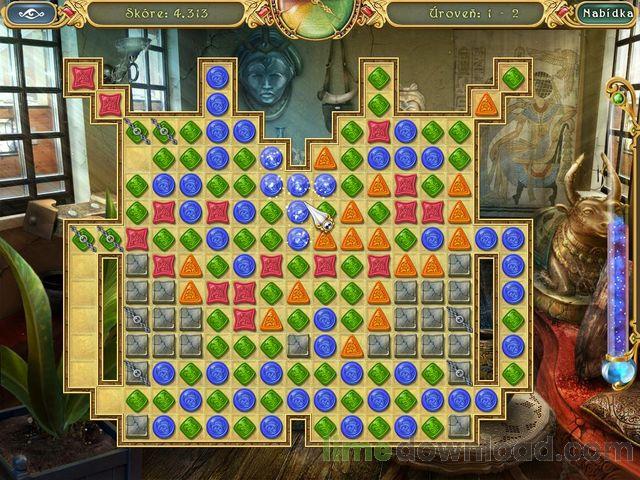The width and height of the screenshot is (640, 480).
Task: Select the green tile in the board's top-right corner
Action: click(513, 77)
